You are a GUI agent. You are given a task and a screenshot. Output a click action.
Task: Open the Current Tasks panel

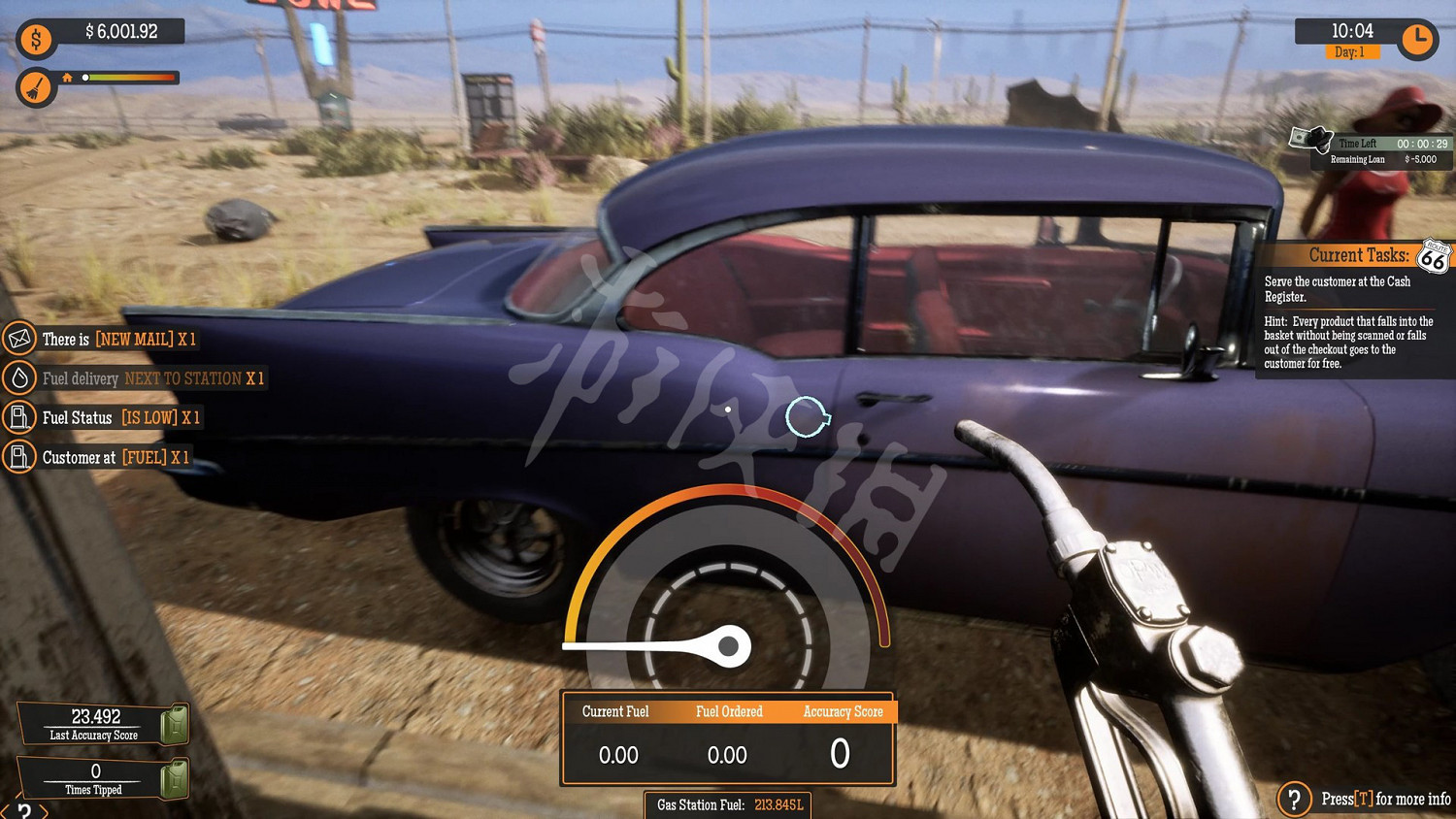(1357, 255)
